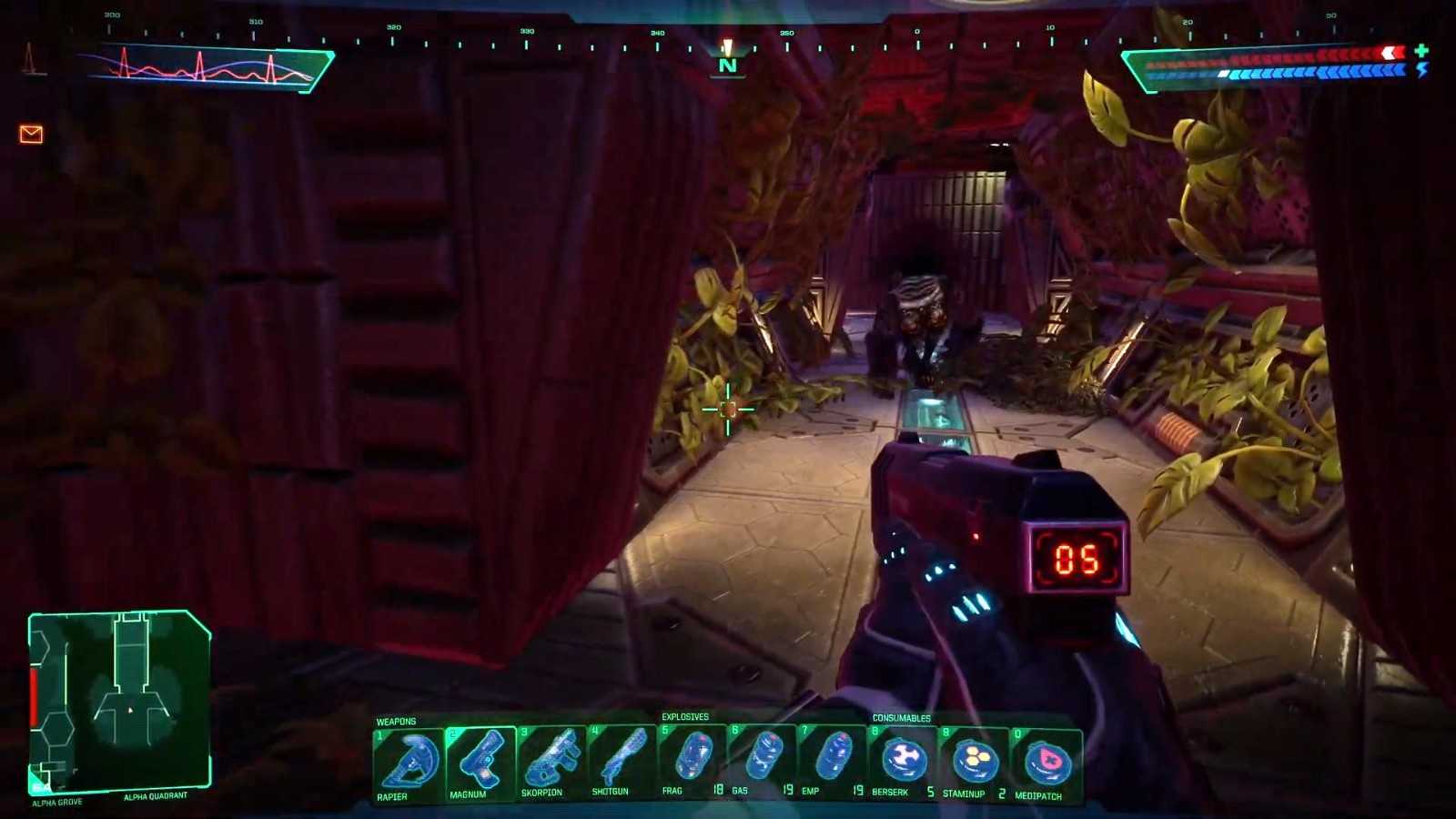
Task: Use the Berserk consumable
Action: coord(904,763)
